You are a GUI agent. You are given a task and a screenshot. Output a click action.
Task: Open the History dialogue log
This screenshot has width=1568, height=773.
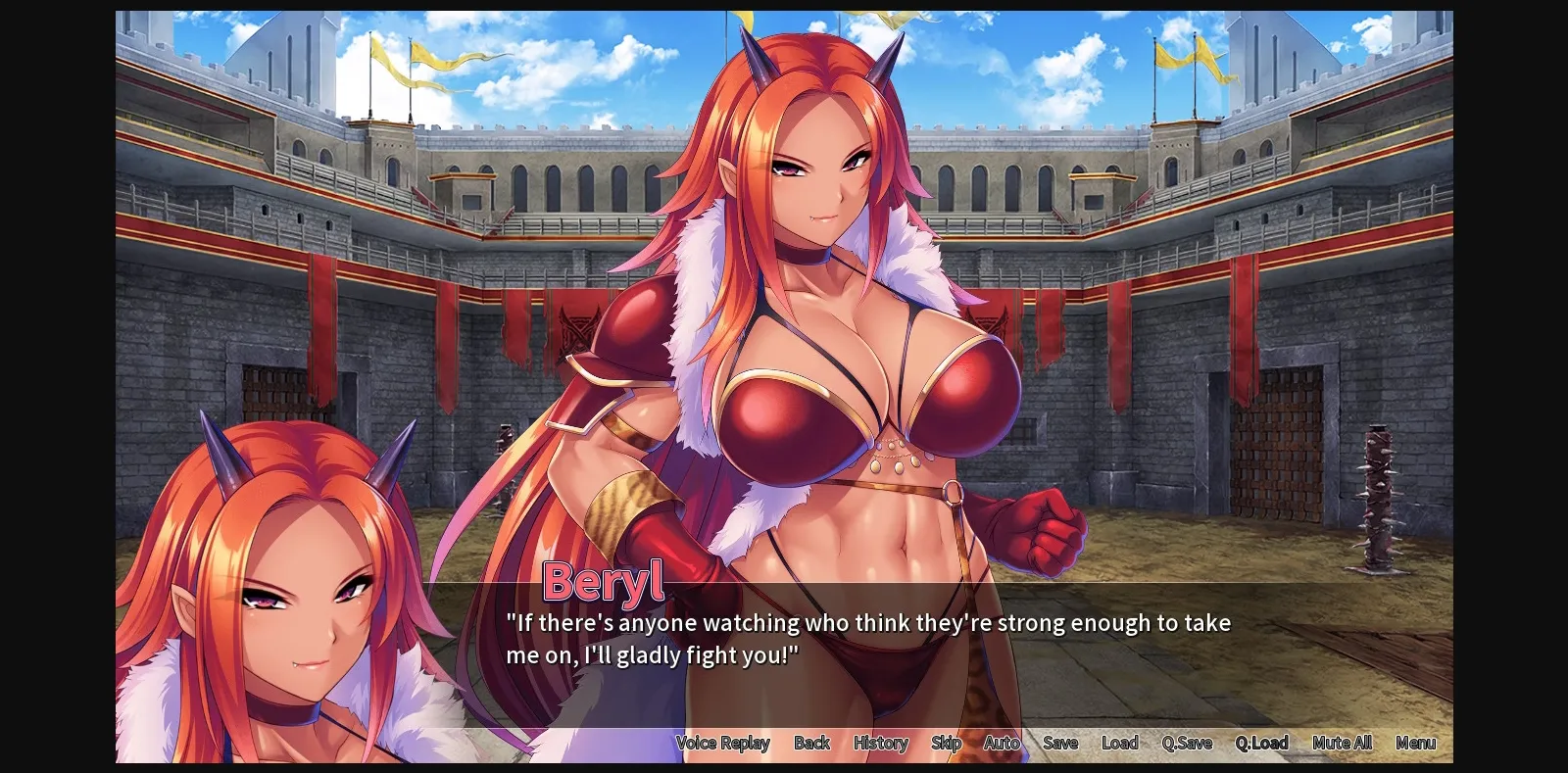(x=879, y=743)
